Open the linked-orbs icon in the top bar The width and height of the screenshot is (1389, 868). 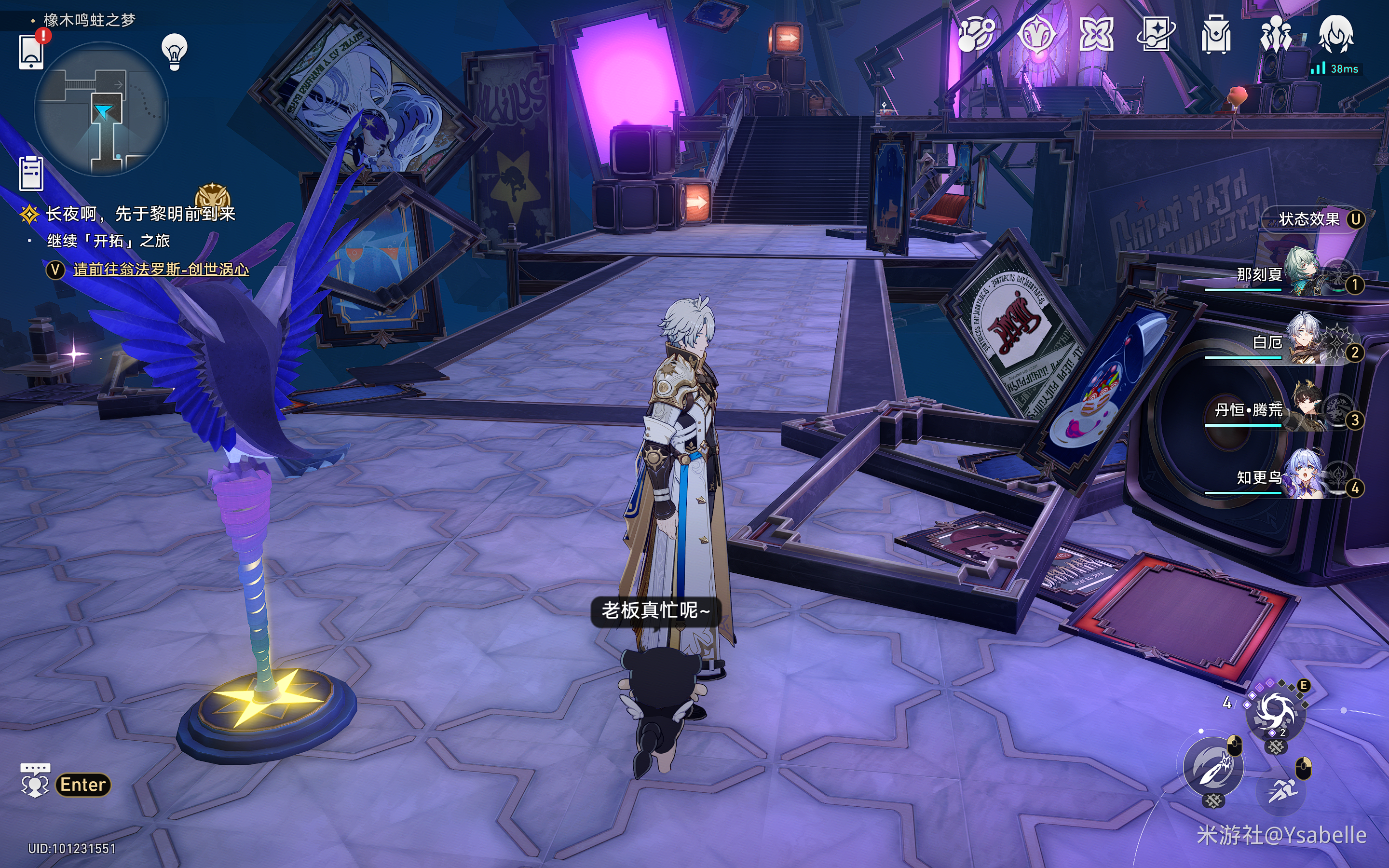tap(976, 34)
